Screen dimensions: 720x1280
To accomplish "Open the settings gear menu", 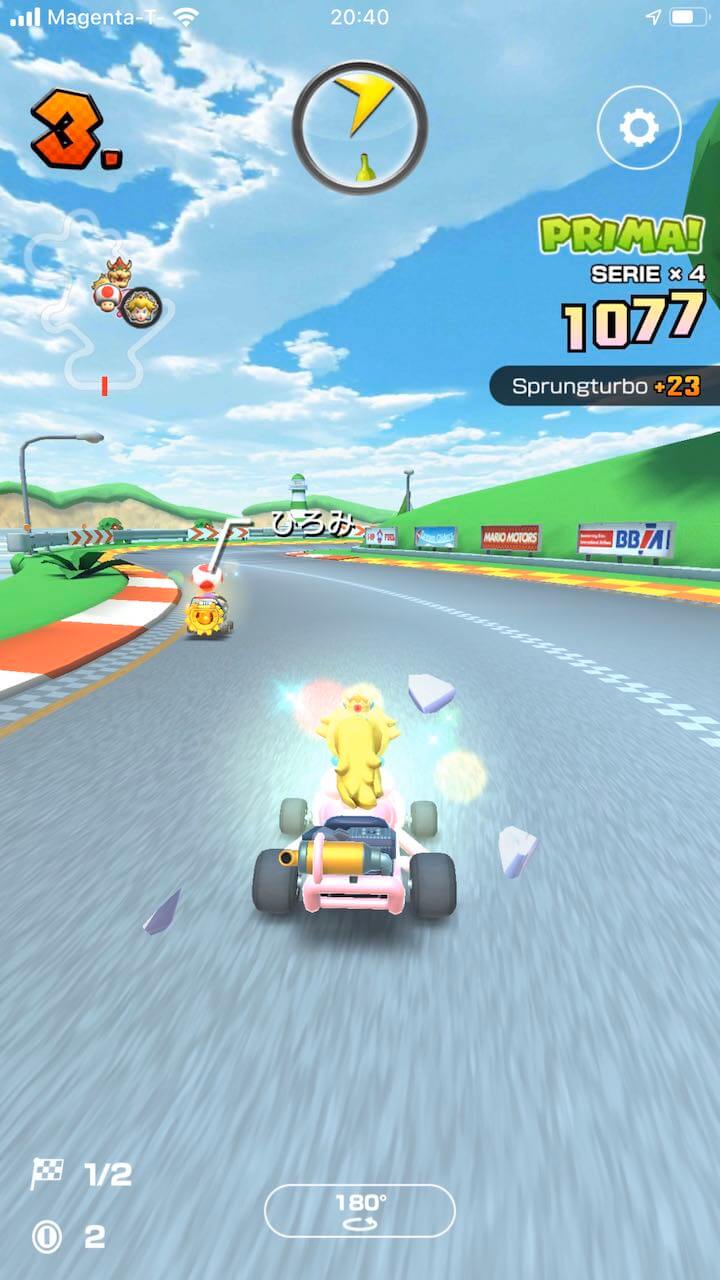I will (639, 127).
